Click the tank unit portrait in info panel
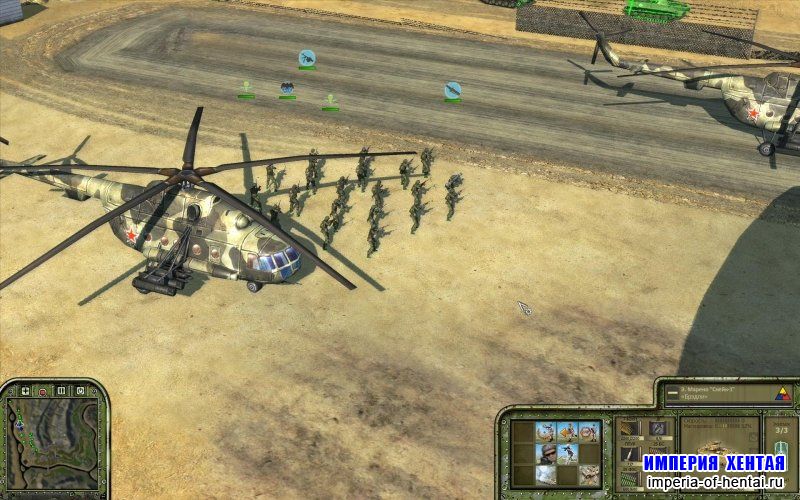This screenshot has width=800, height=500. pyautogui.click(x=711, y=443)
